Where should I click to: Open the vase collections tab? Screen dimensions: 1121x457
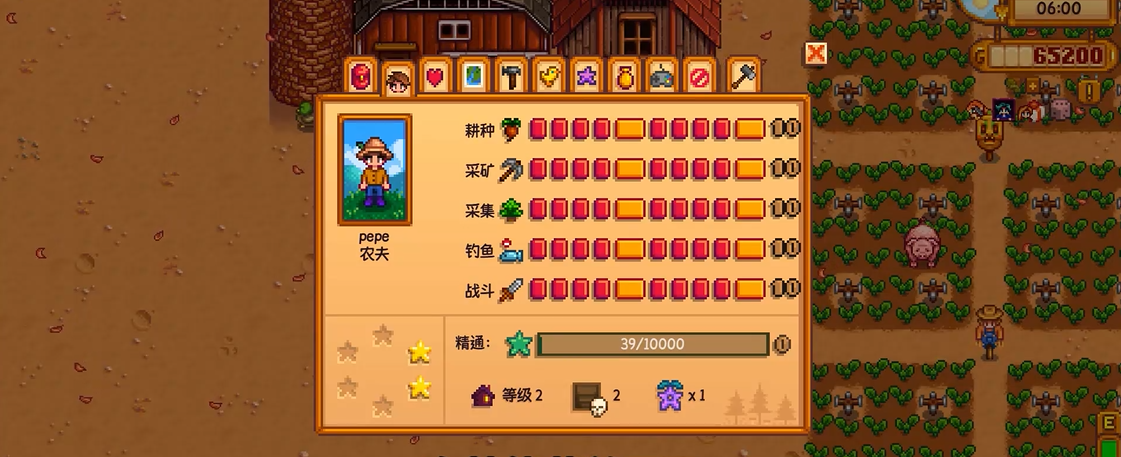pos(624,76)
